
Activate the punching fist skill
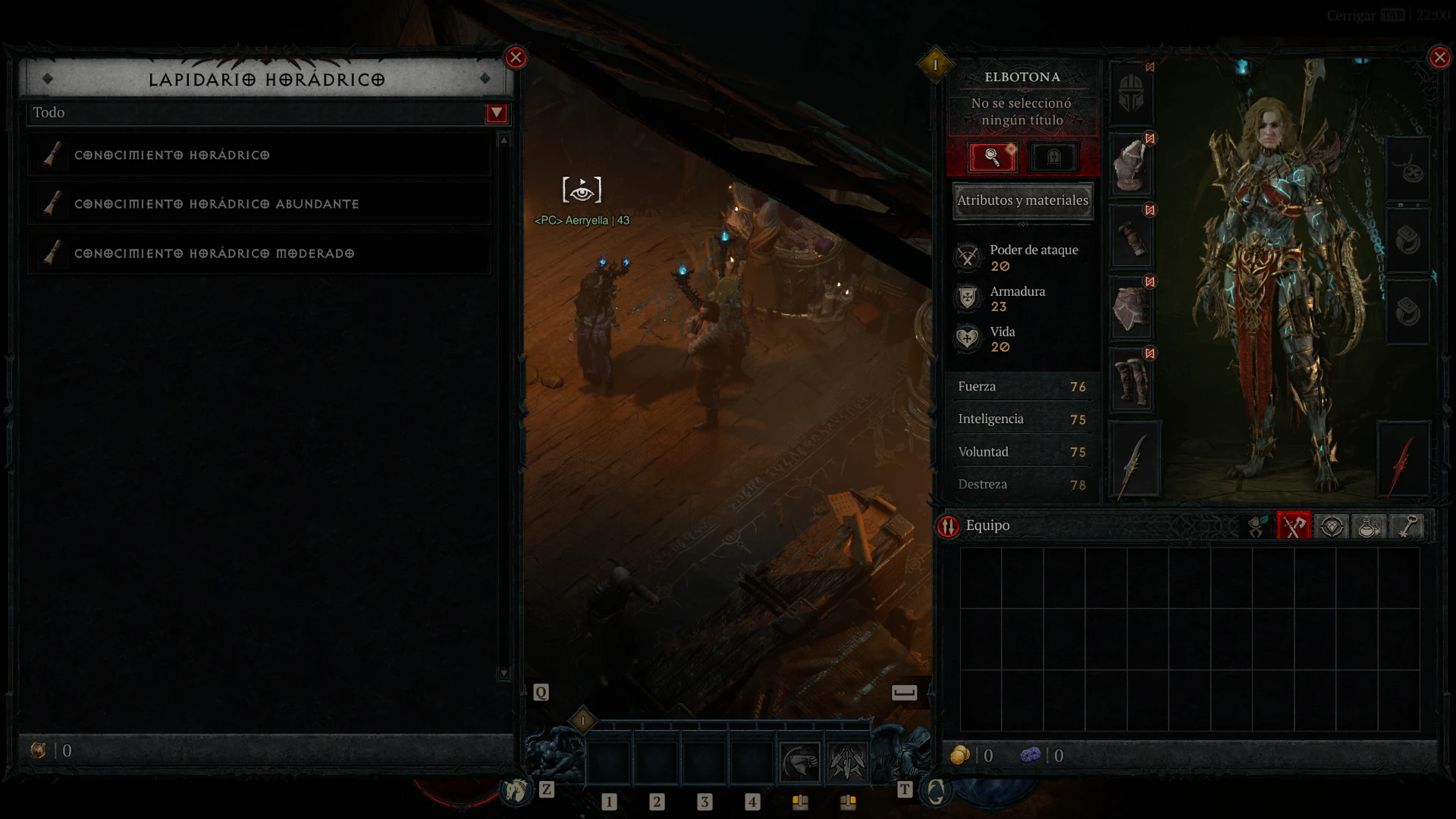800,761
